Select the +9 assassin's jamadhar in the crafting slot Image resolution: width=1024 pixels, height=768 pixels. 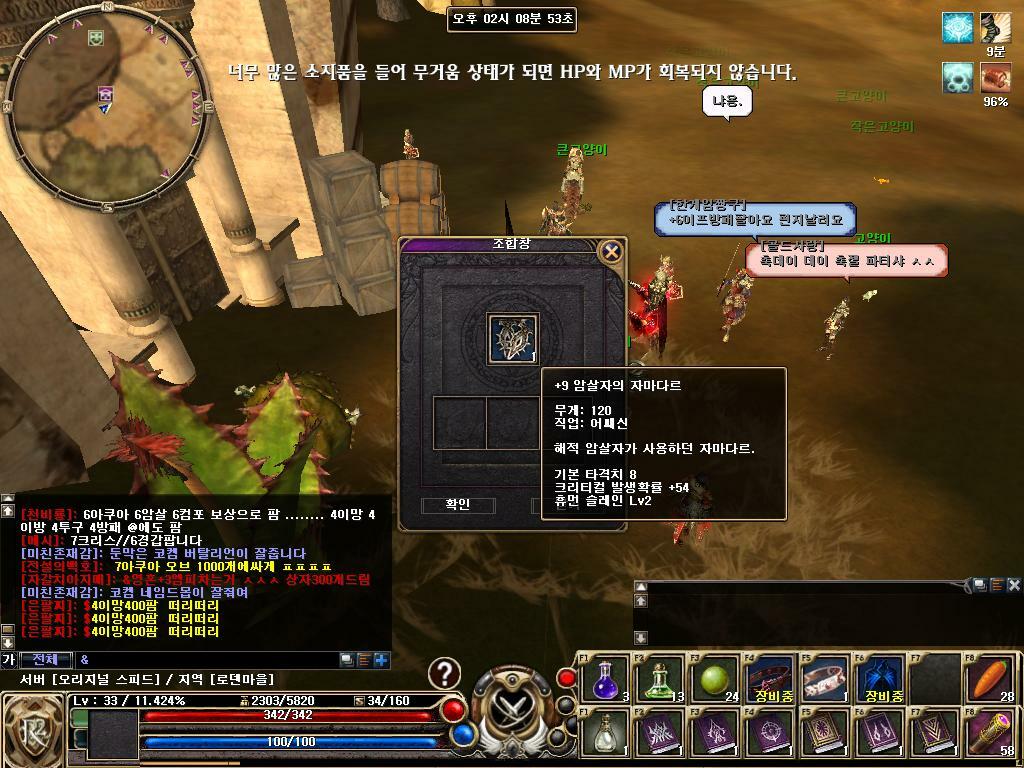click(x=512, y=338)
